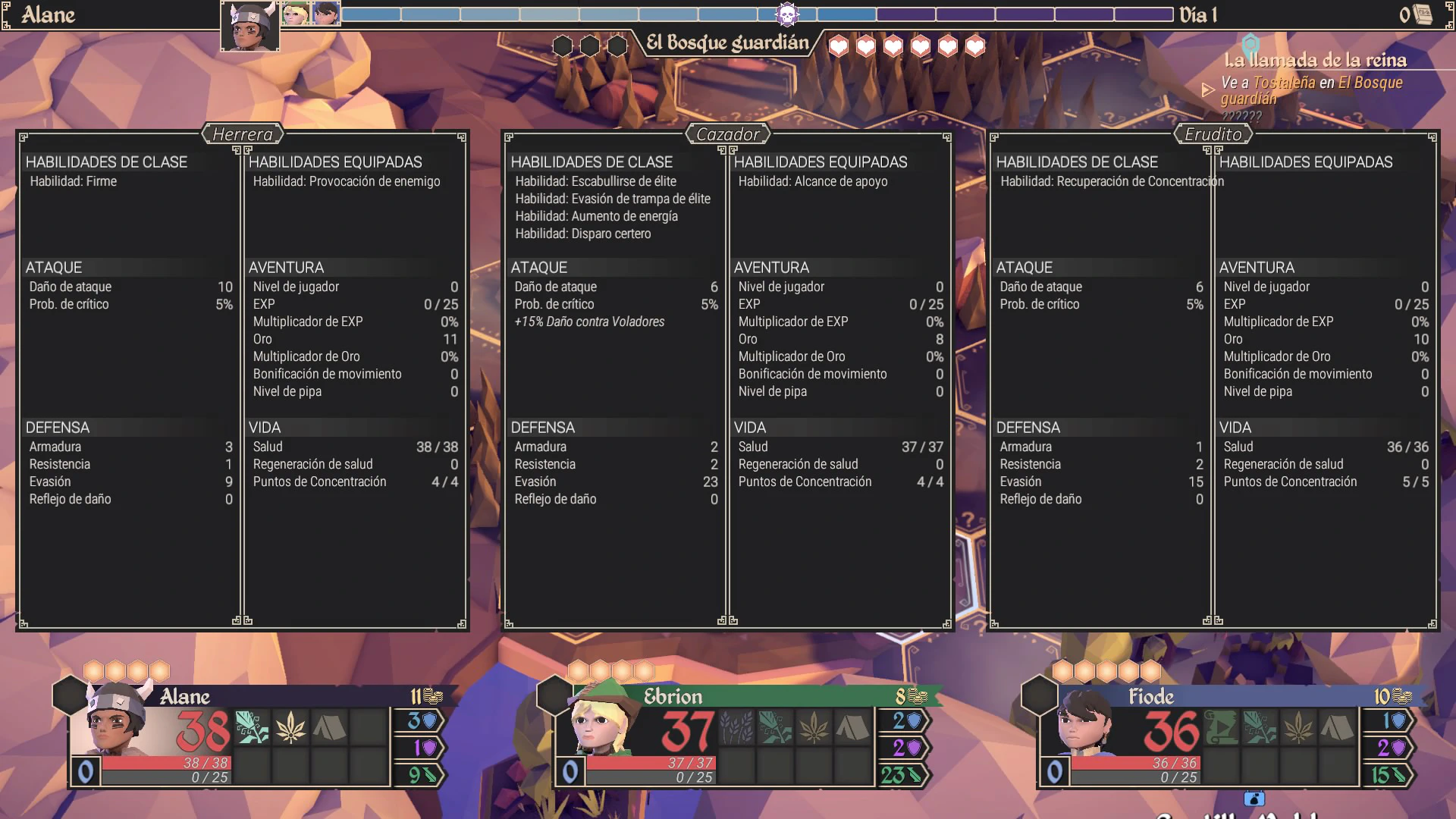Choose Ebrion's tent item

pyautogui.click(x=852, y=728)
